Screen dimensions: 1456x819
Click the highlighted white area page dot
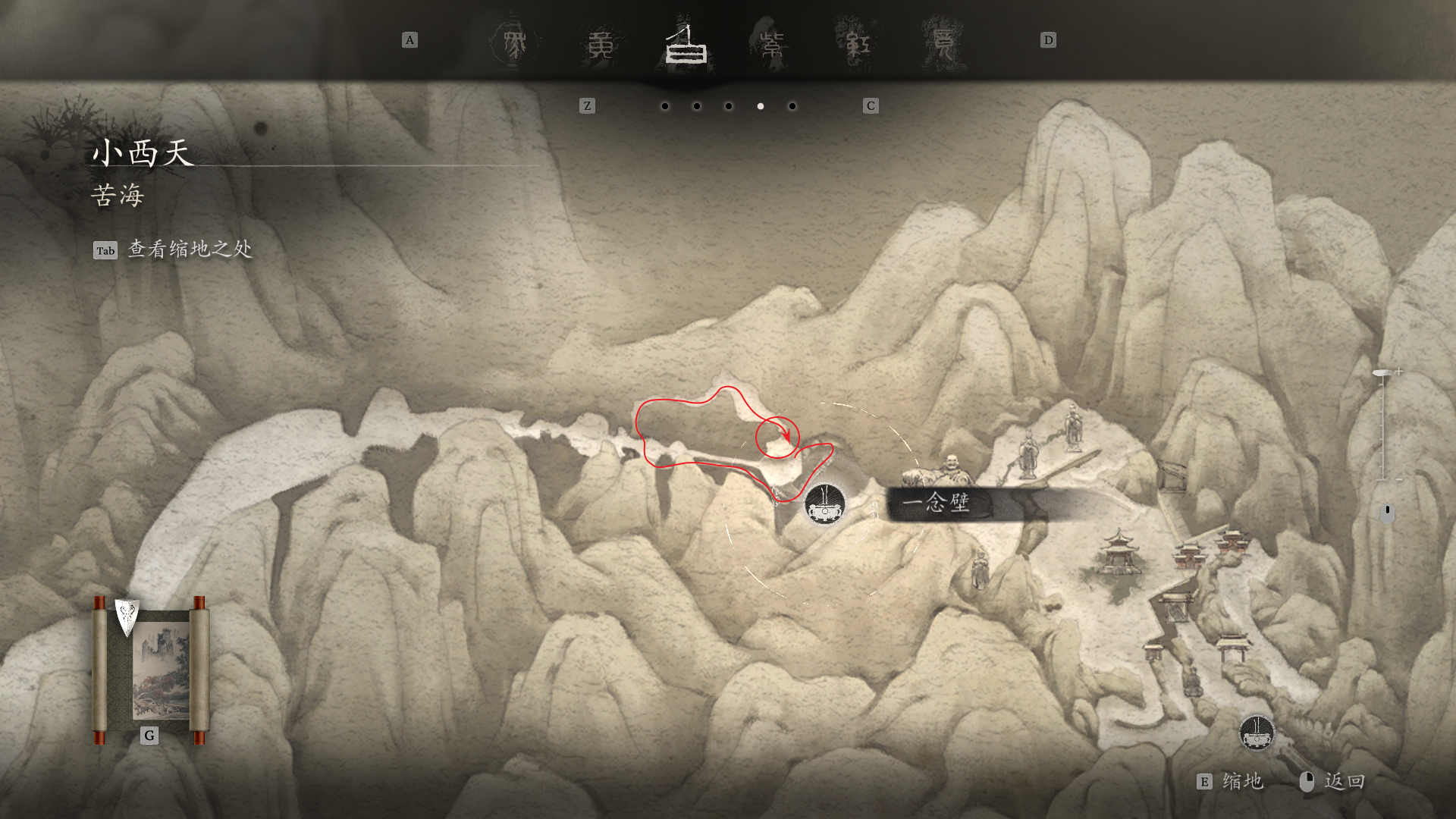(x=761, y=106)
